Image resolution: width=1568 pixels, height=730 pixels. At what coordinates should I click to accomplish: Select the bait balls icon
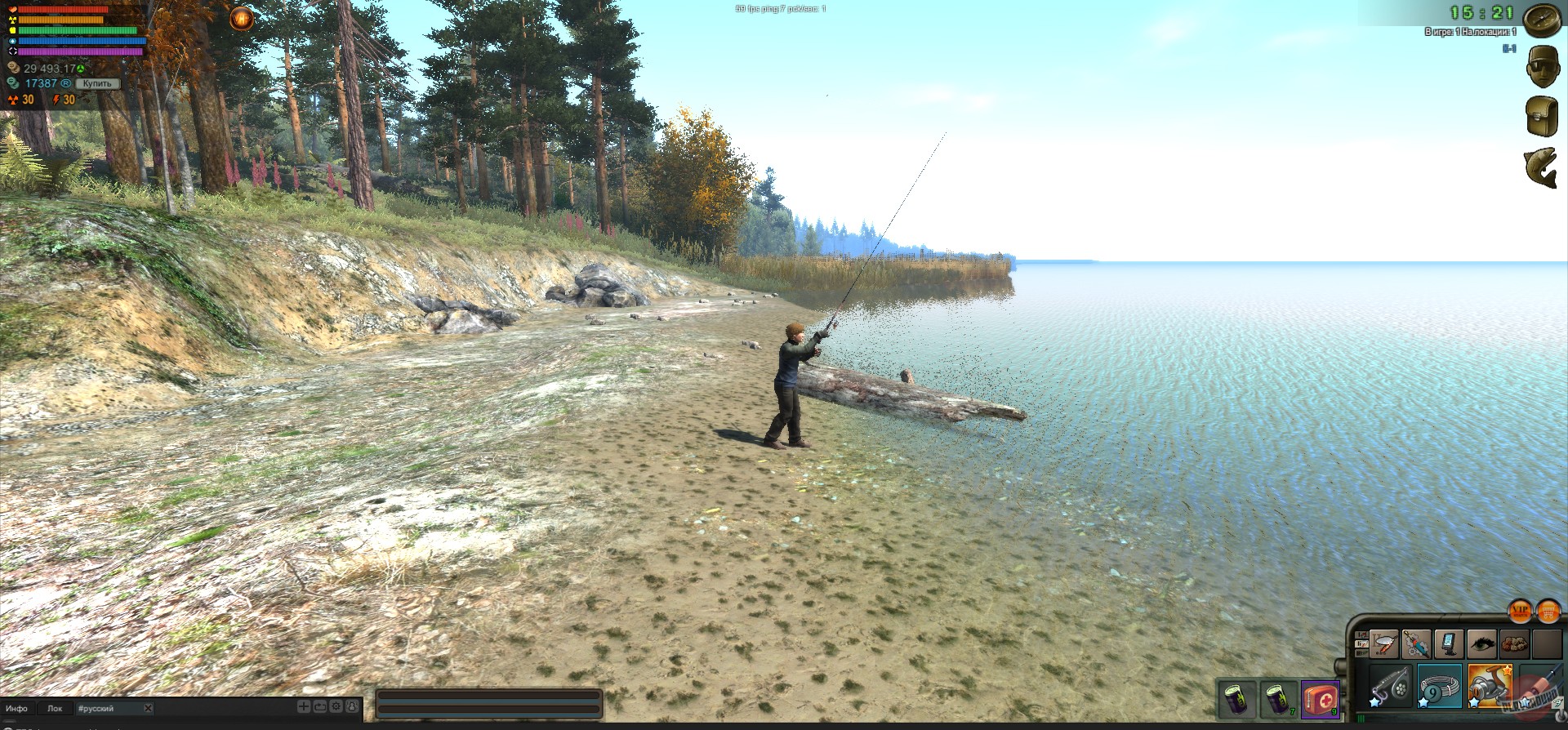[x=1514, y=643]
